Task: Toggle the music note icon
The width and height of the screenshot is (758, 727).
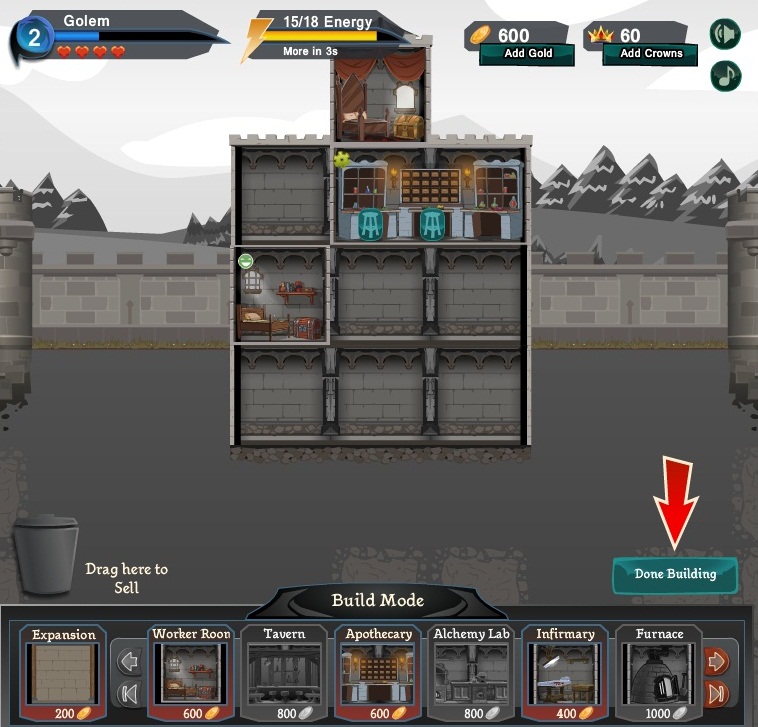Action: (x=725, y=76)
